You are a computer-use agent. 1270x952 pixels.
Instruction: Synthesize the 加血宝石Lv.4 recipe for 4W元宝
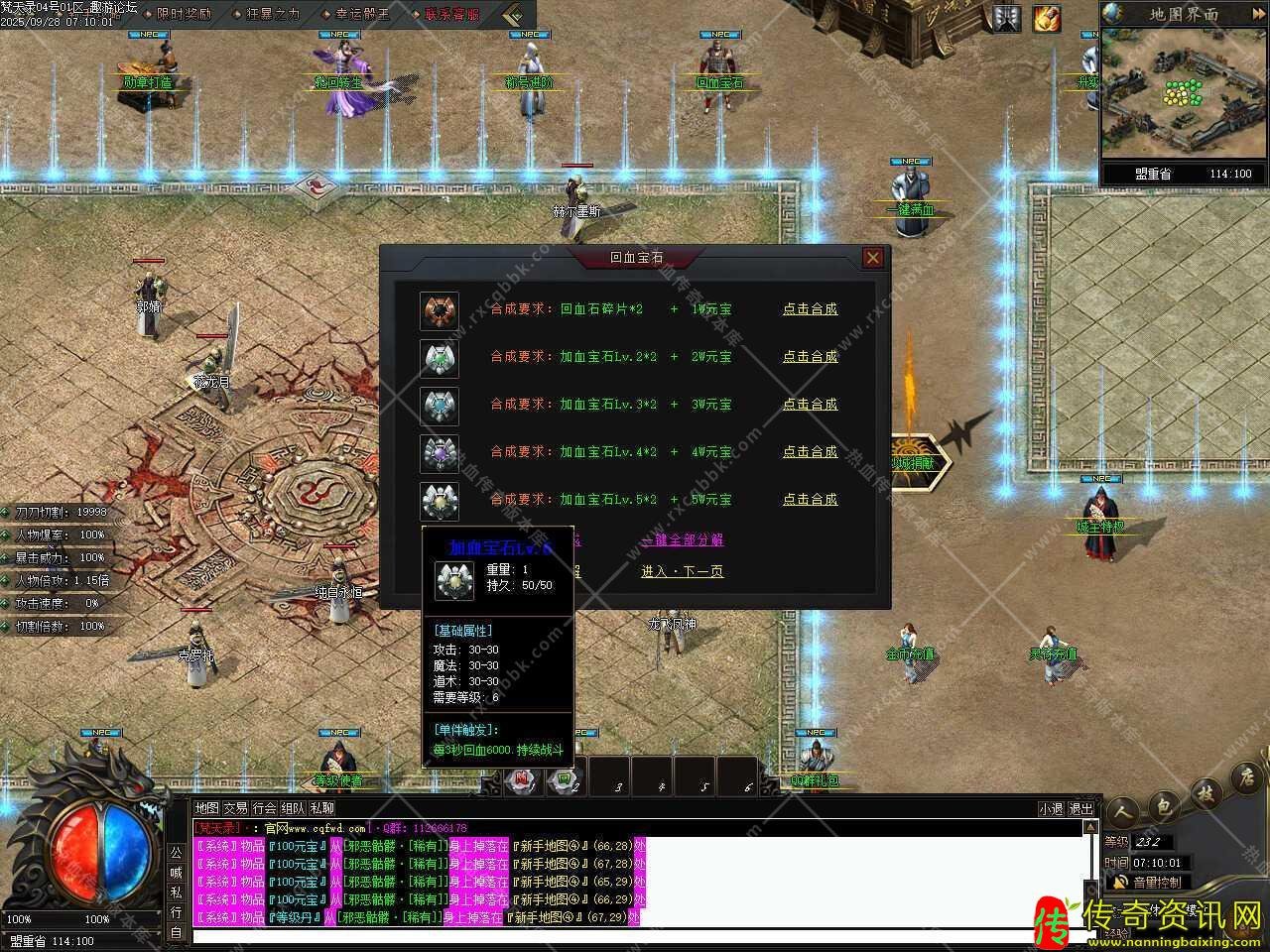point(810,452)
